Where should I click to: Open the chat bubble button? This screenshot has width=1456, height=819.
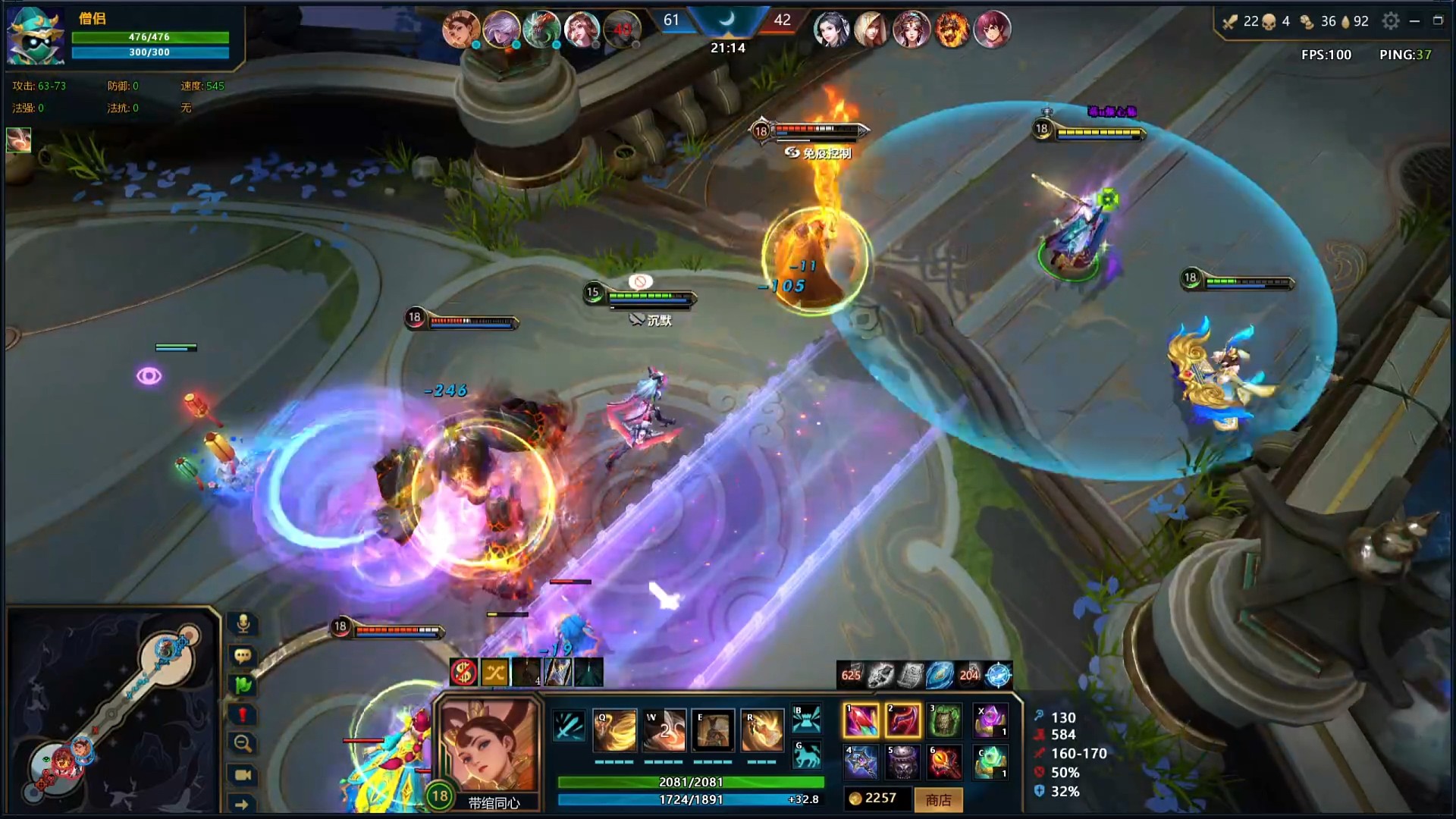pos(243,655)
